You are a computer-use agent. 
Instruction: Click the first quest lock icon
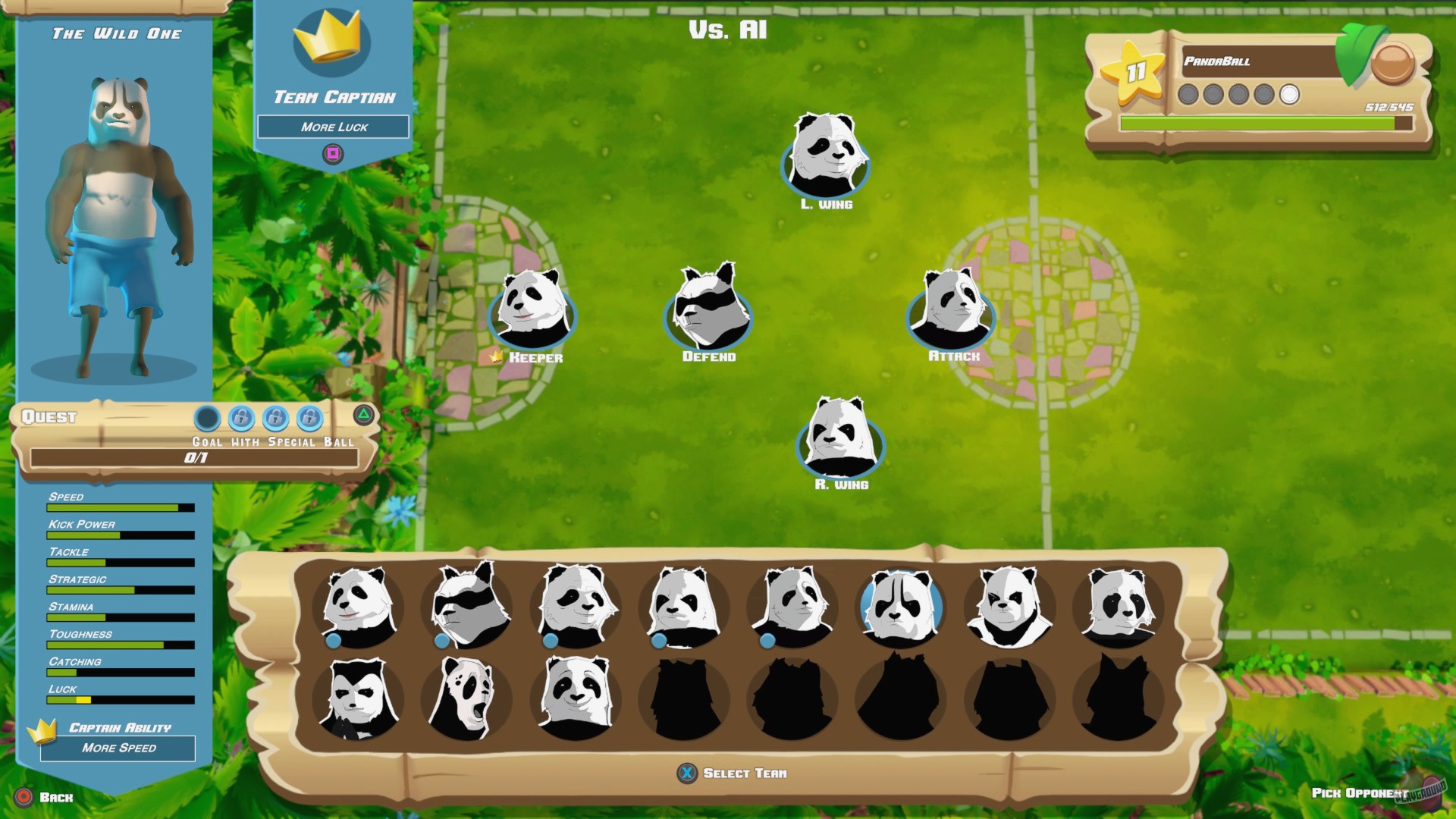(241, 419)
